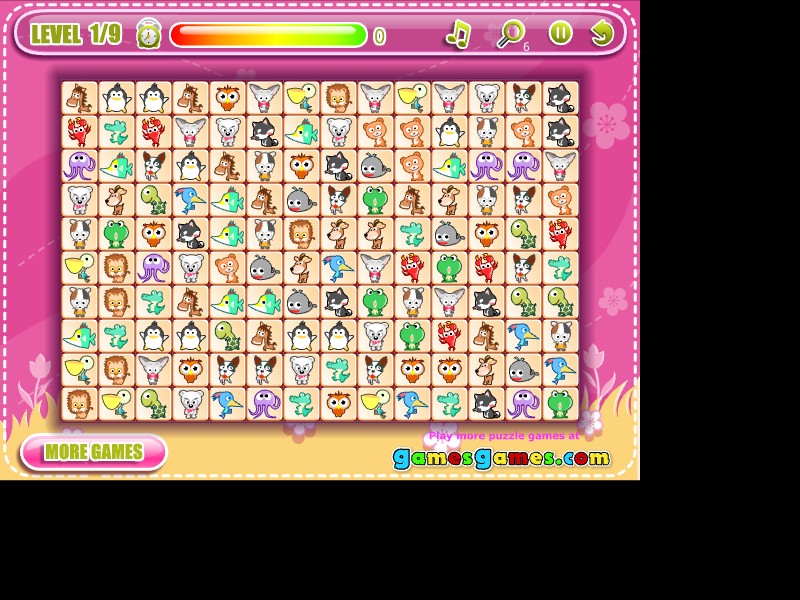
Task: Click the green back arrow icon
Action: [x=601, y=33]
